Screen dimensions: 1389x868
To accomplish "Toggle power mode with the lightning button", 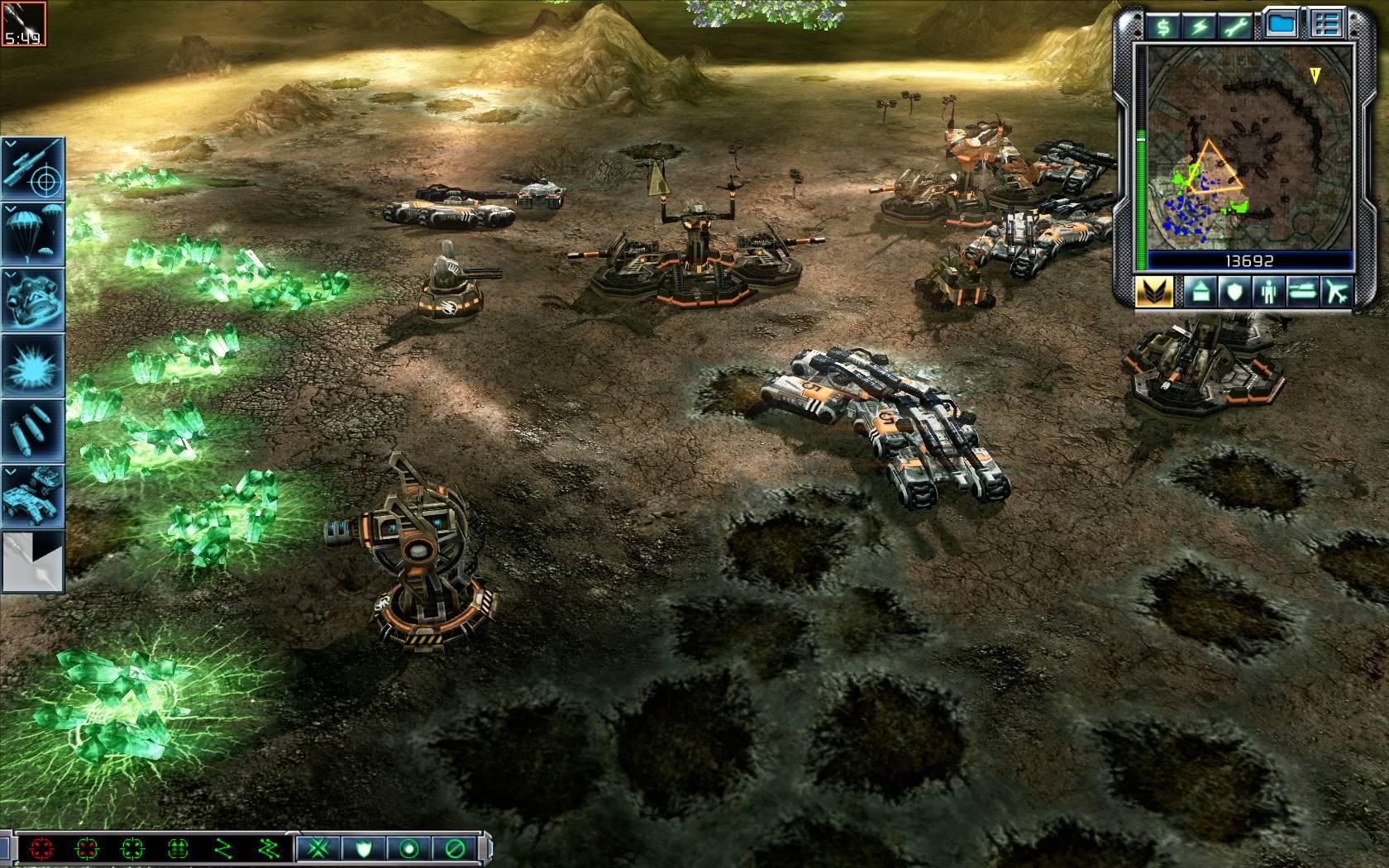I will pyautogui.click(x=1199, y=26).
